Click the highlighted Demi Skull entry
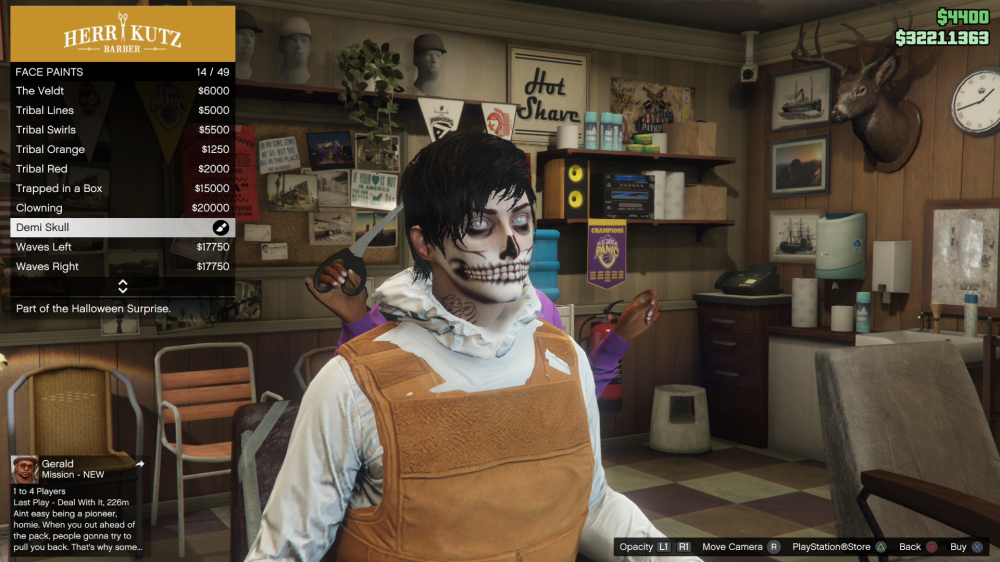This screenshot has height=562, width=1000. [x=122, y=228]
